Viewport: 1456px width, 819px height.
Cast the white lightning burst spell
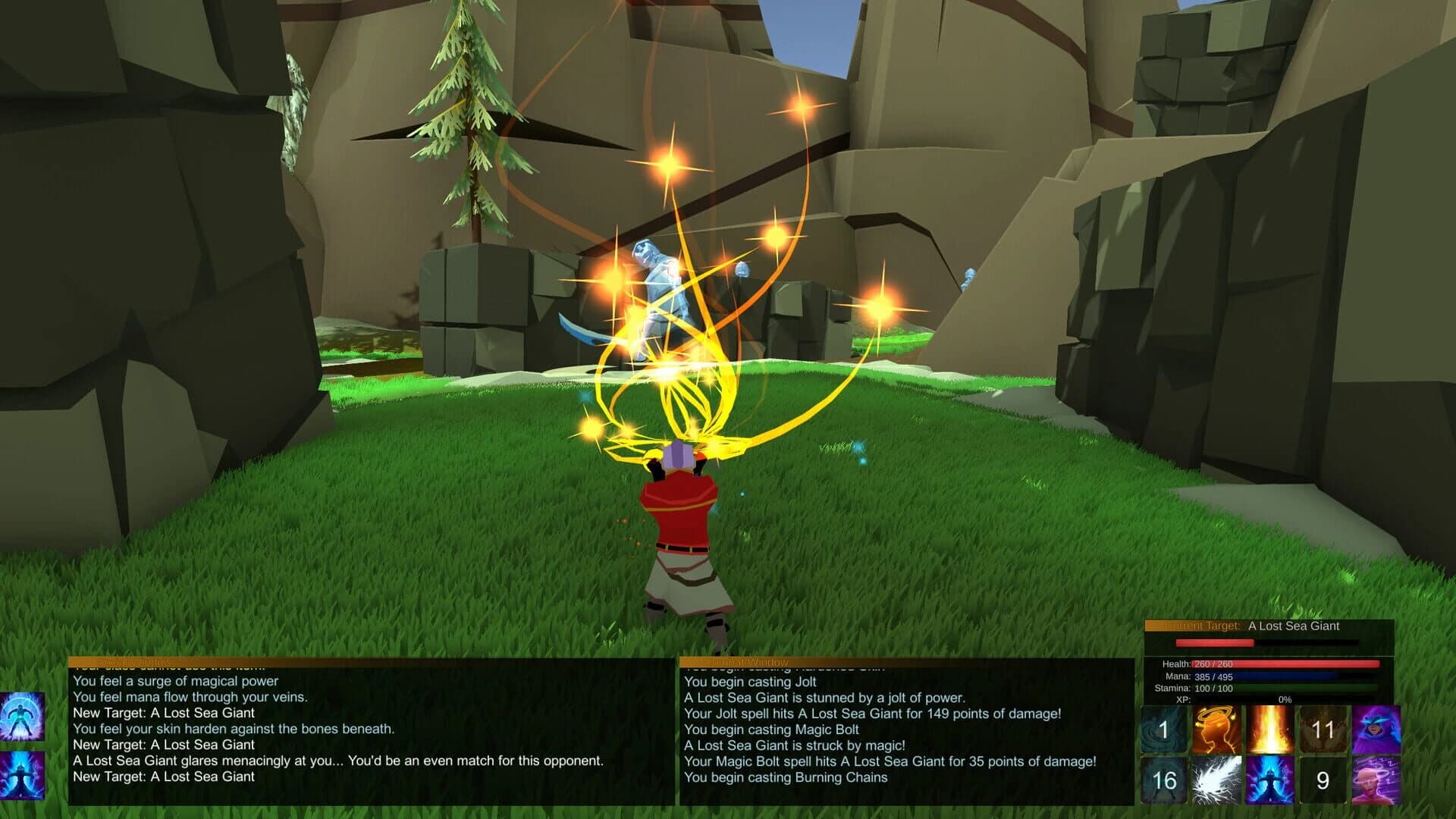[1216, 780]
